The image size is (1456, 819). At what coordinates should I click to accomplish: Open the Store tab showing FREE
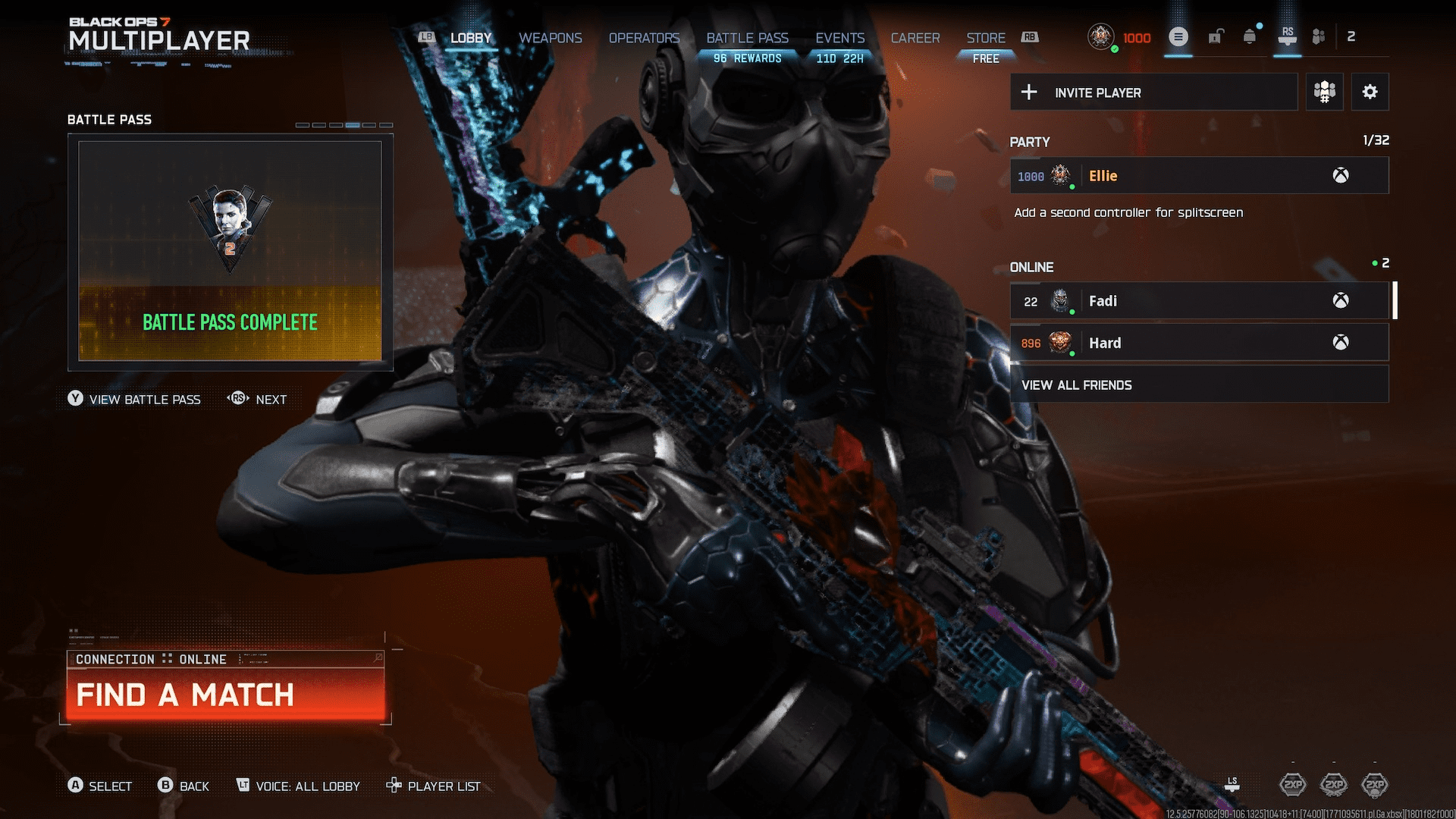(x=985, y=38)
